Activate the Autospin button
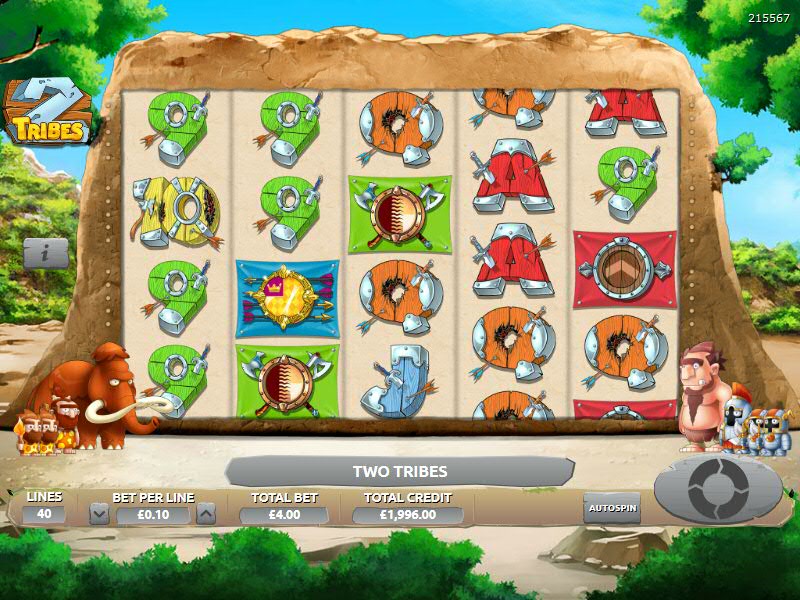Image resolution: width=800 pixels, height=600 pixels. click(612, 507)
